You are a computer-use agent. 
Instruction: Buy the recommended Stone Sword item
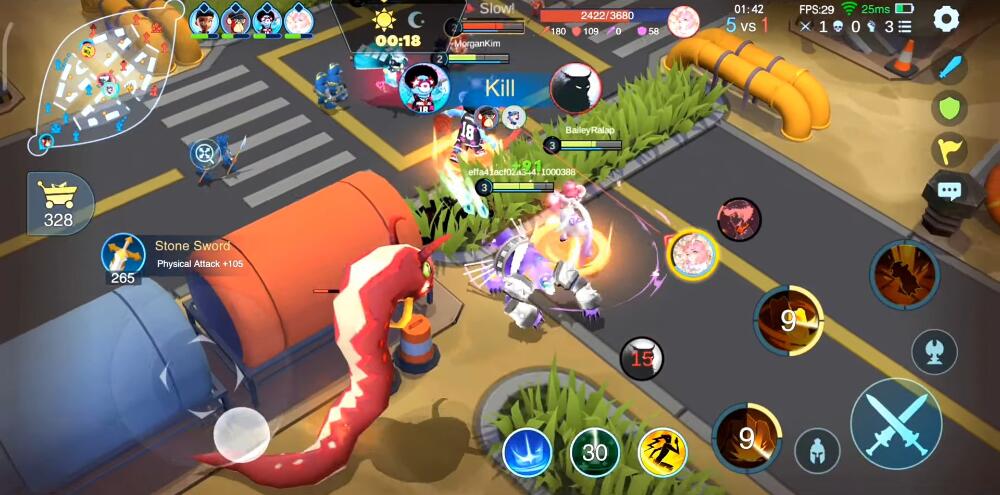tap(124, 255)
